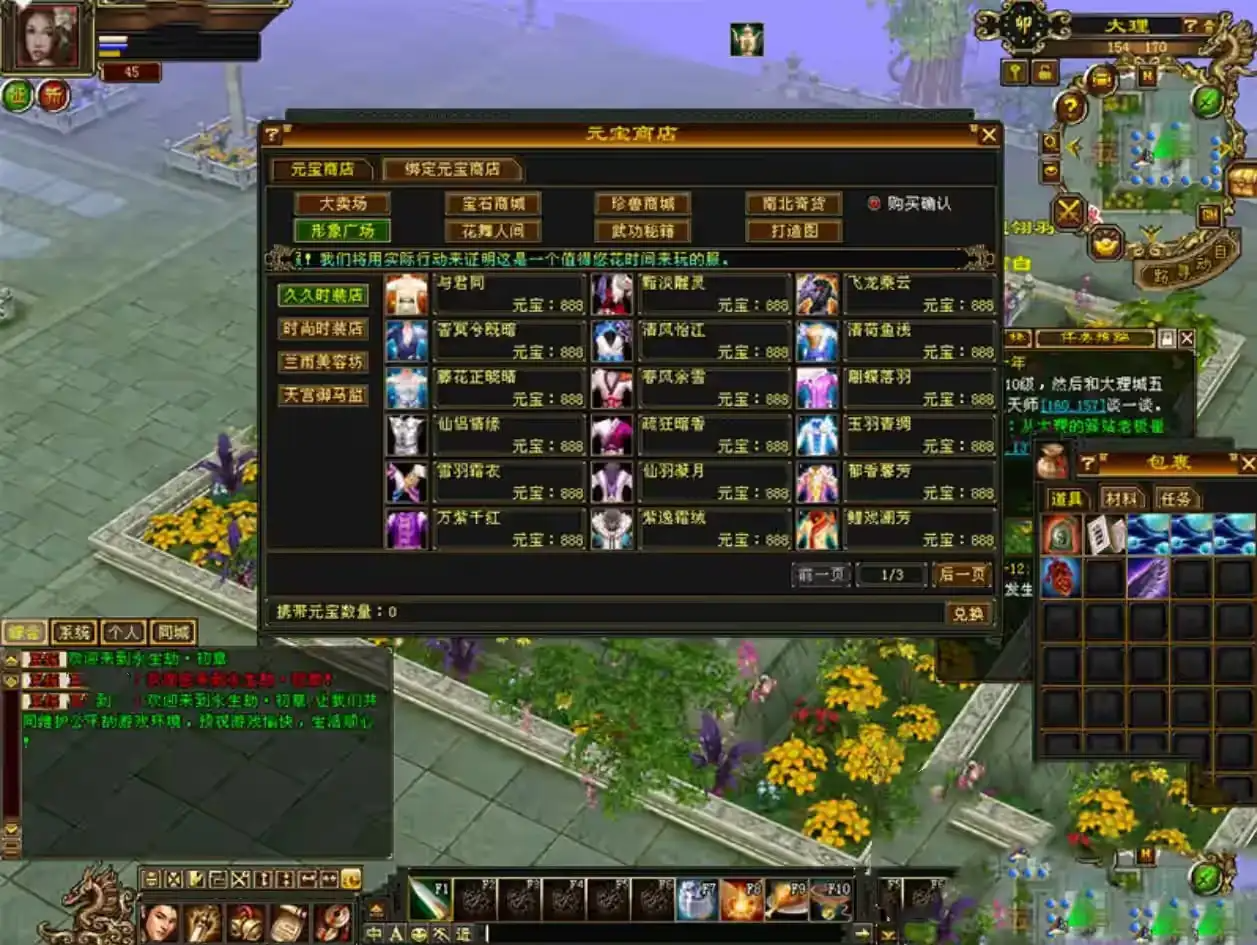Switch to the 材料 tab in the bag
The height and width of the screenshot is (945, 1257).
click(x=1122, y=498)
